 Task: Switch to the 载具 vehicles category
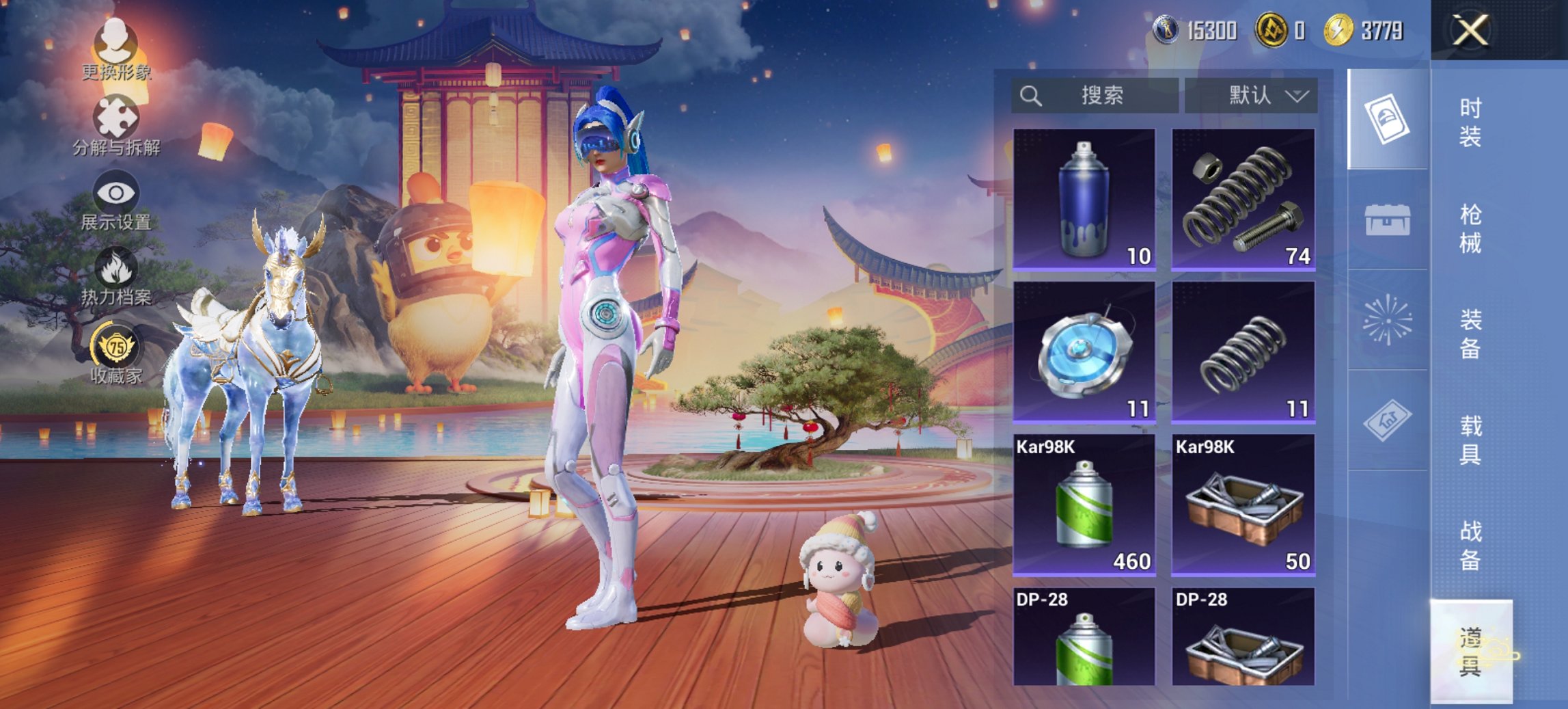click(1470, 440)
